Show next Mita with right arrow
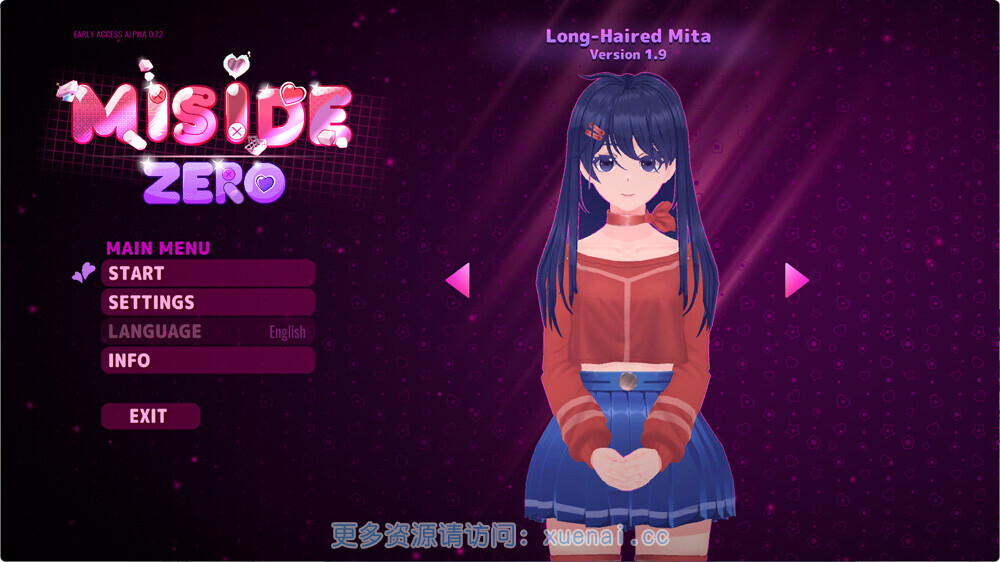The image size is (1000, 562). (796, 280)
